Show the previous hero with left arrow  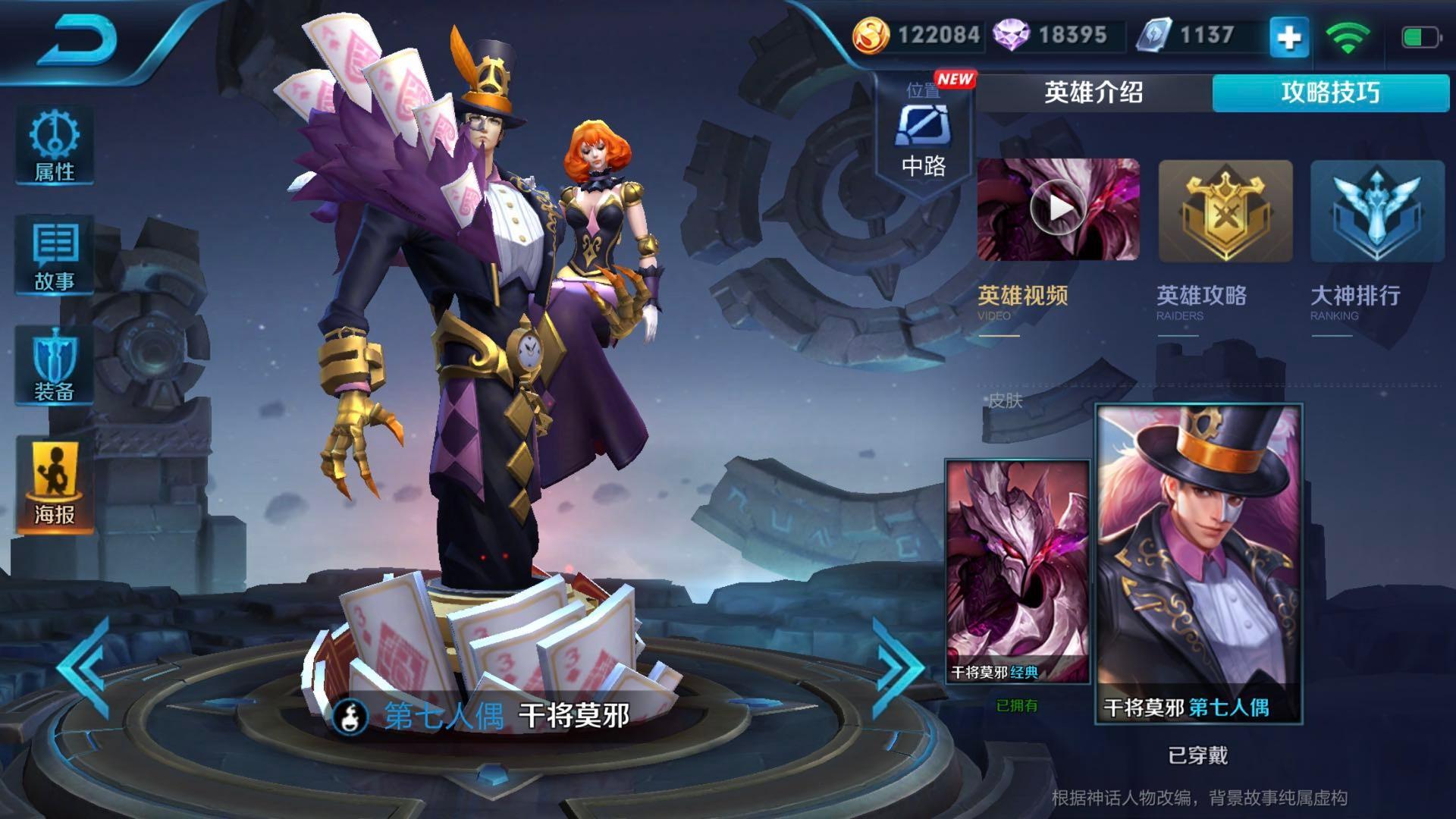point(85,669)
